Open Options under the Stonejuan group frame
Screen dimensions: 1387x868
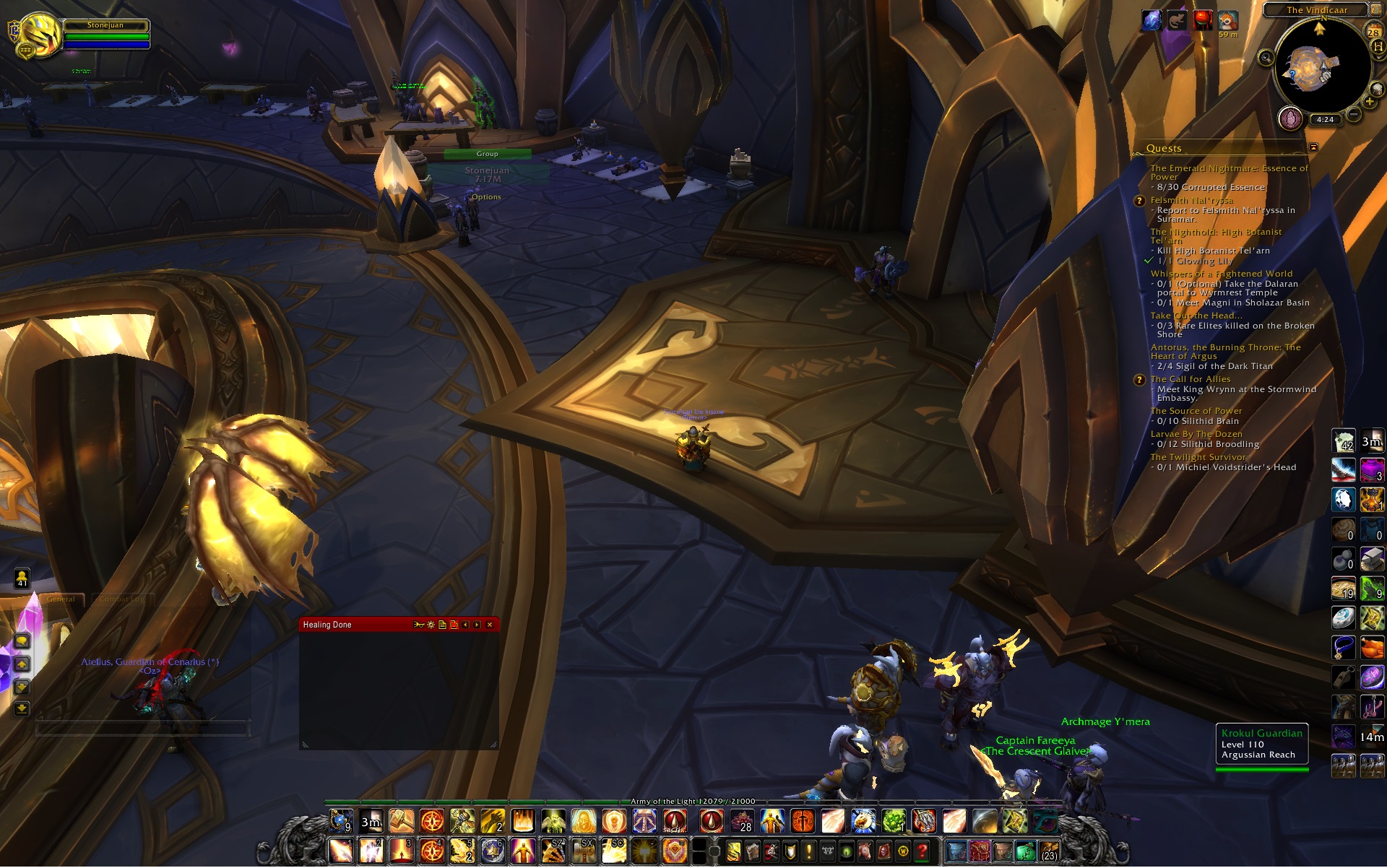click(x=486, y=197)
